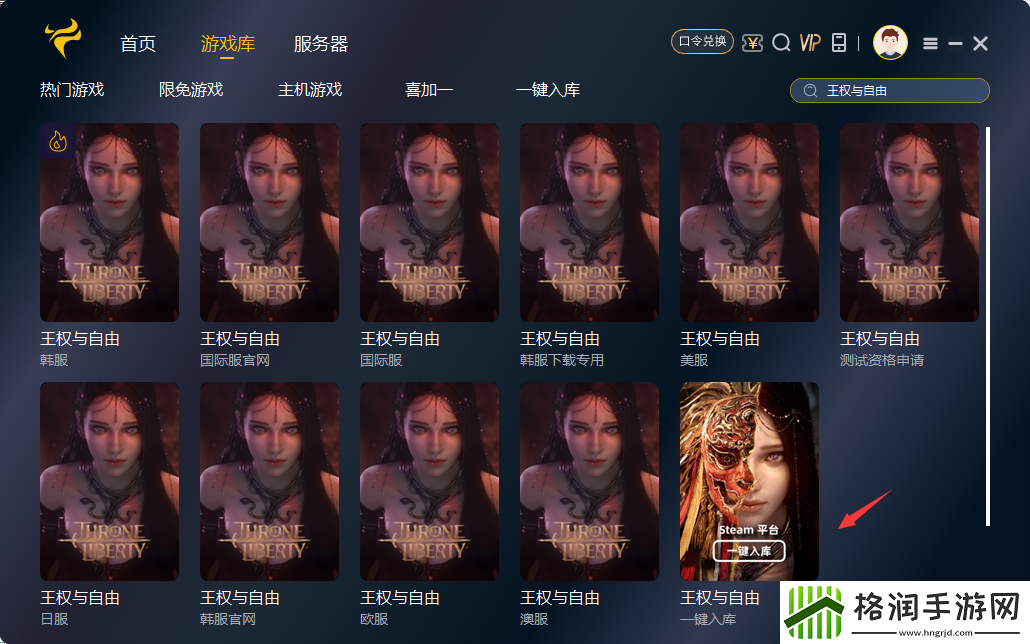
Task: Open the 测试资格申请 game tile
Action: click(909, 222)
